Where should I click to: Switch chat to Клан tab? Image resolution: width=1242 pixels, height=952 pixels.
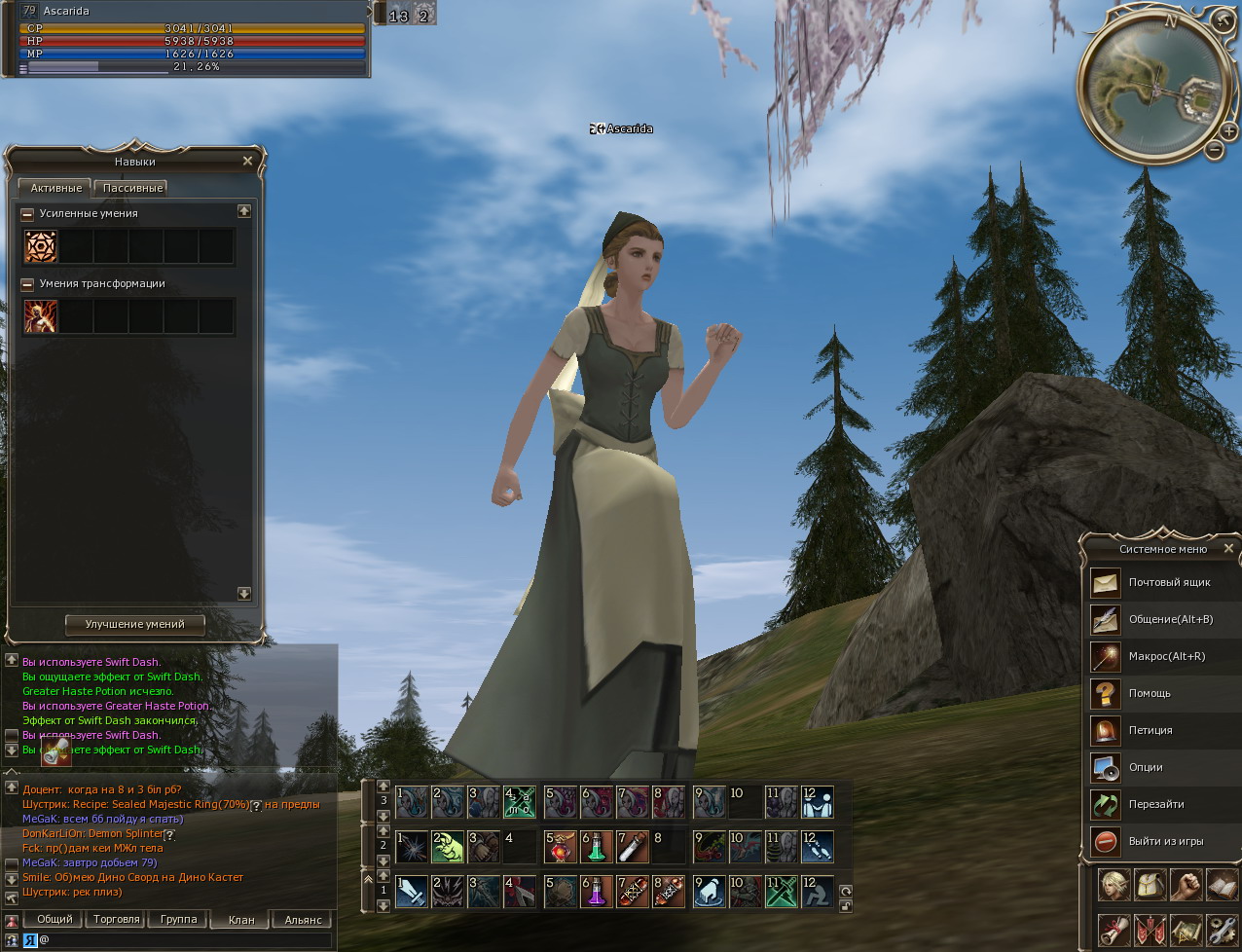coord(241,919)
